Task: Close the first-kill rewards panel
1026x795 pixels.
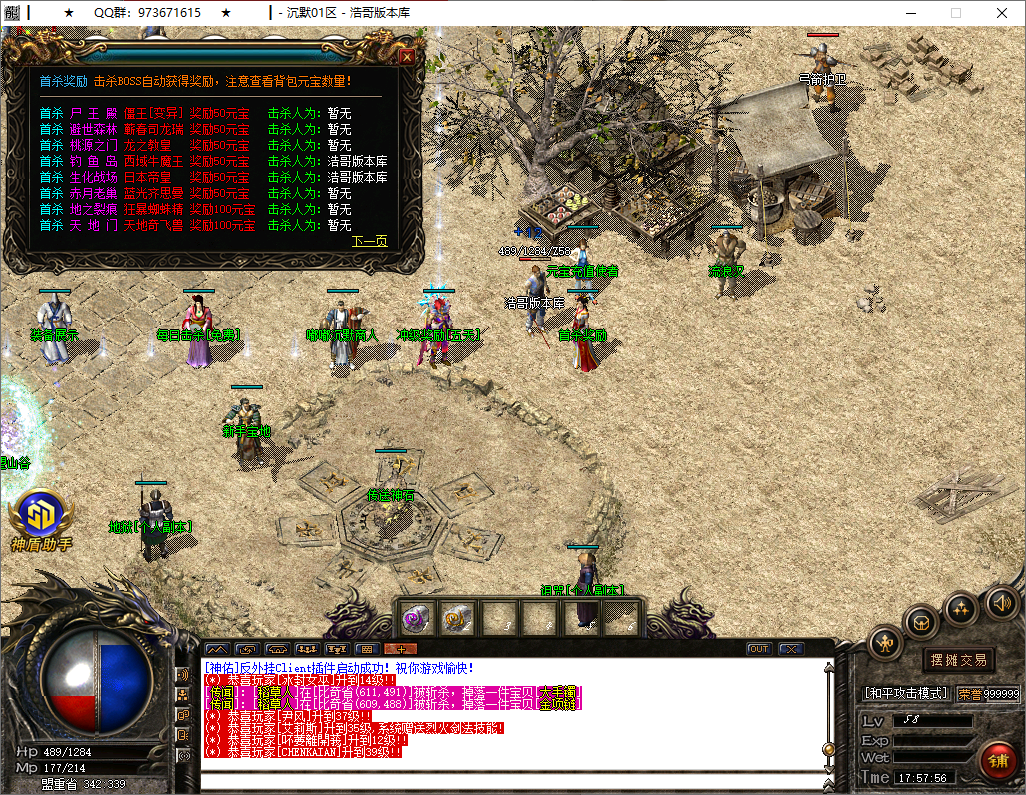Action: coord(407,57)
